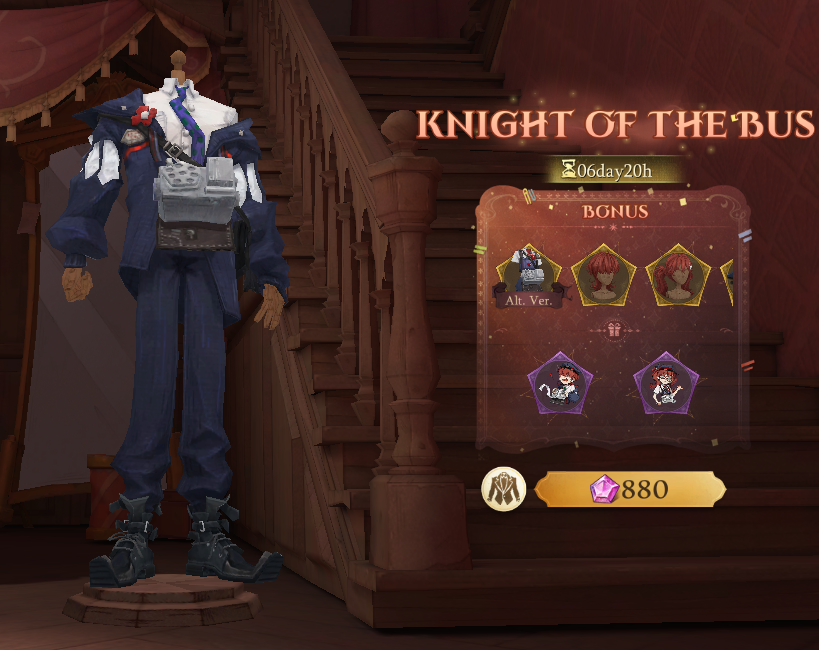
Task: Click the gift box icon in the Bonus panel
Action: point(613,329)
